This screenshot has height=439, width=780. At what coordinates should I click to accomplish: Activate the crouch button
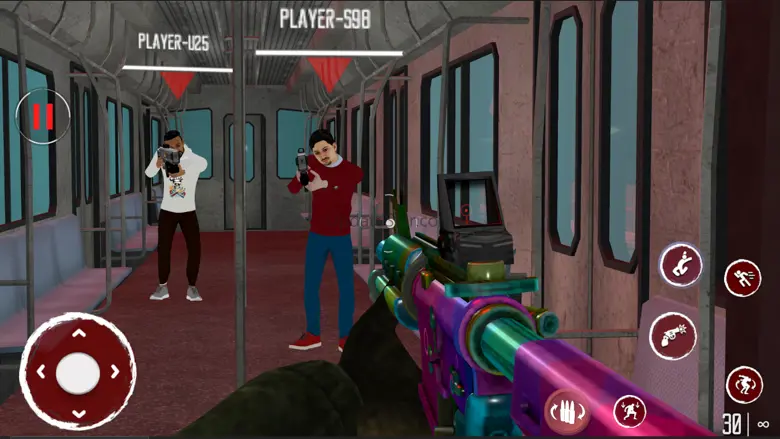click(x=680, y=265)
